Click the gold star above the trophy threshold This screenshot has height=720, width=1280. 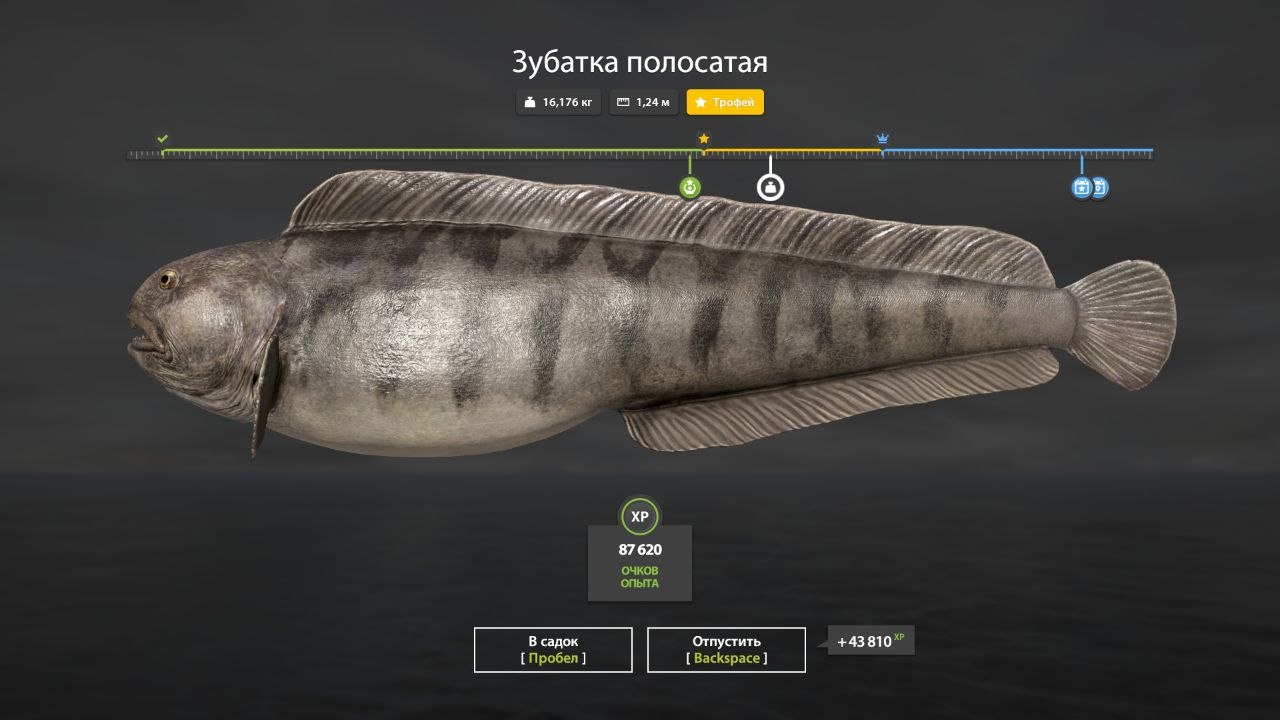point(703,140)
